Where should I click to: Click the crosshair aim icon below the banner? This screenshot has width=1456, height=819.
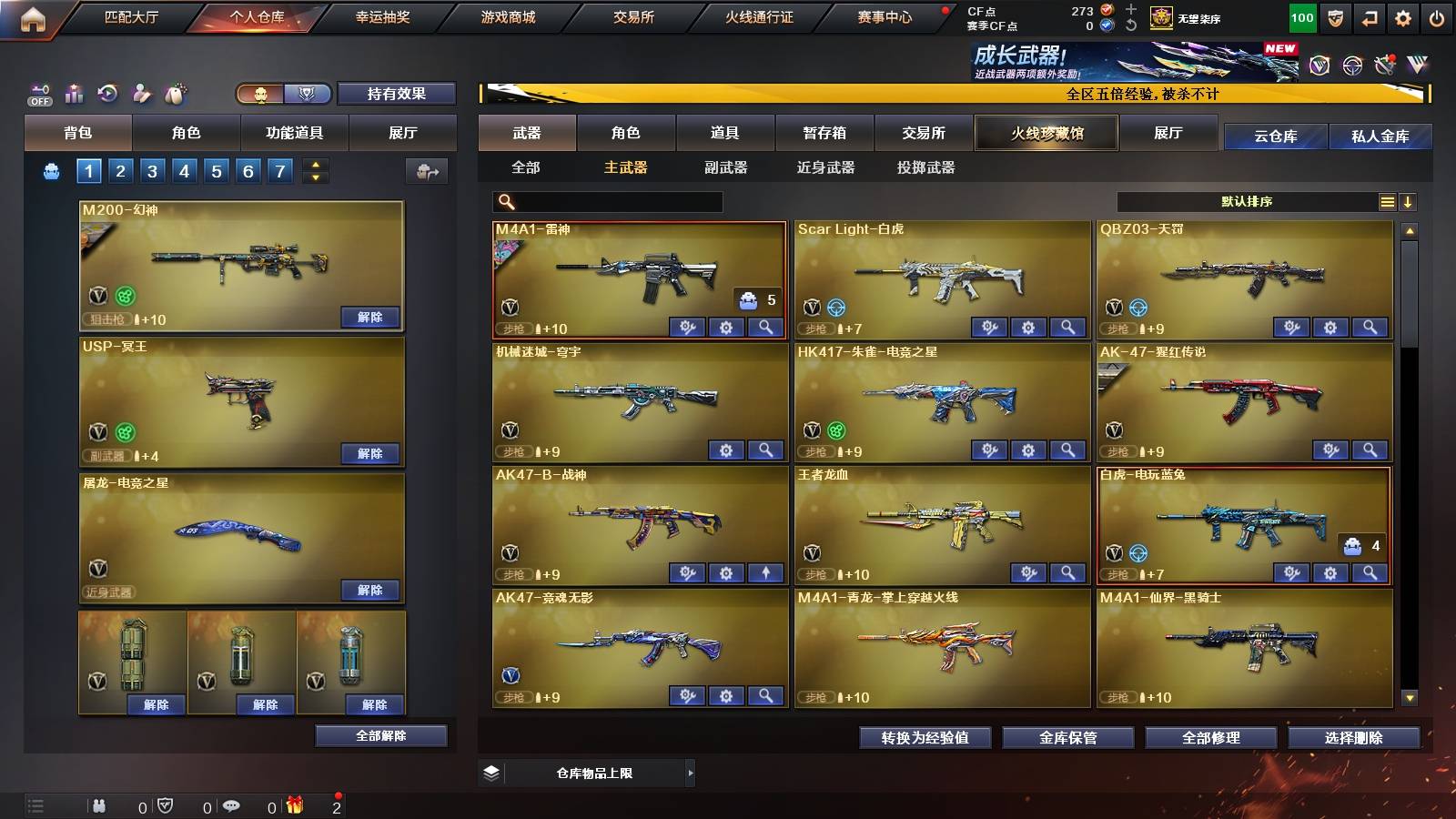point(1350,66)
